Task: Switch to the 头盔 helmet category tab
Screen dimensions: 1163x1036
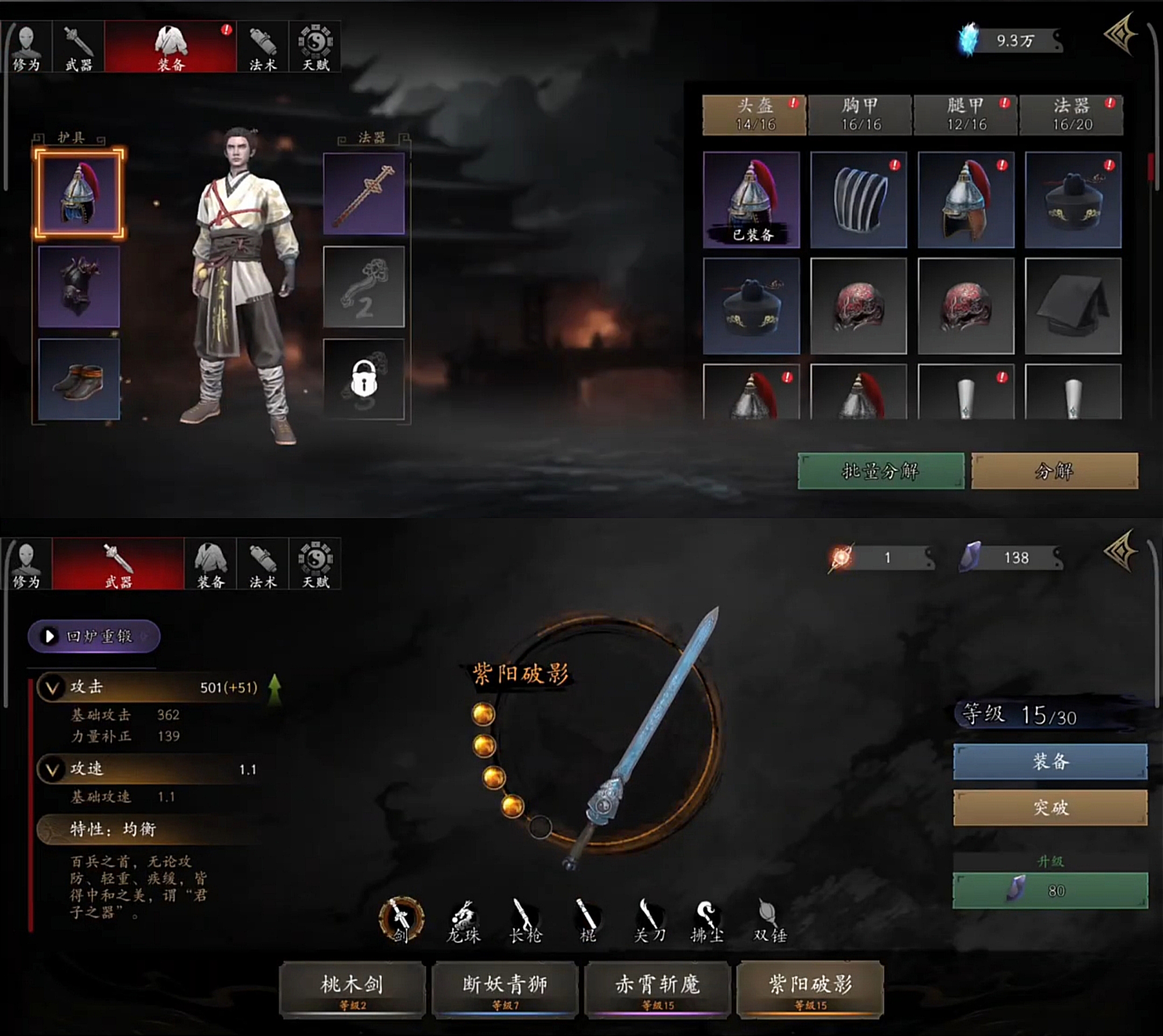Action: (754, 115)
